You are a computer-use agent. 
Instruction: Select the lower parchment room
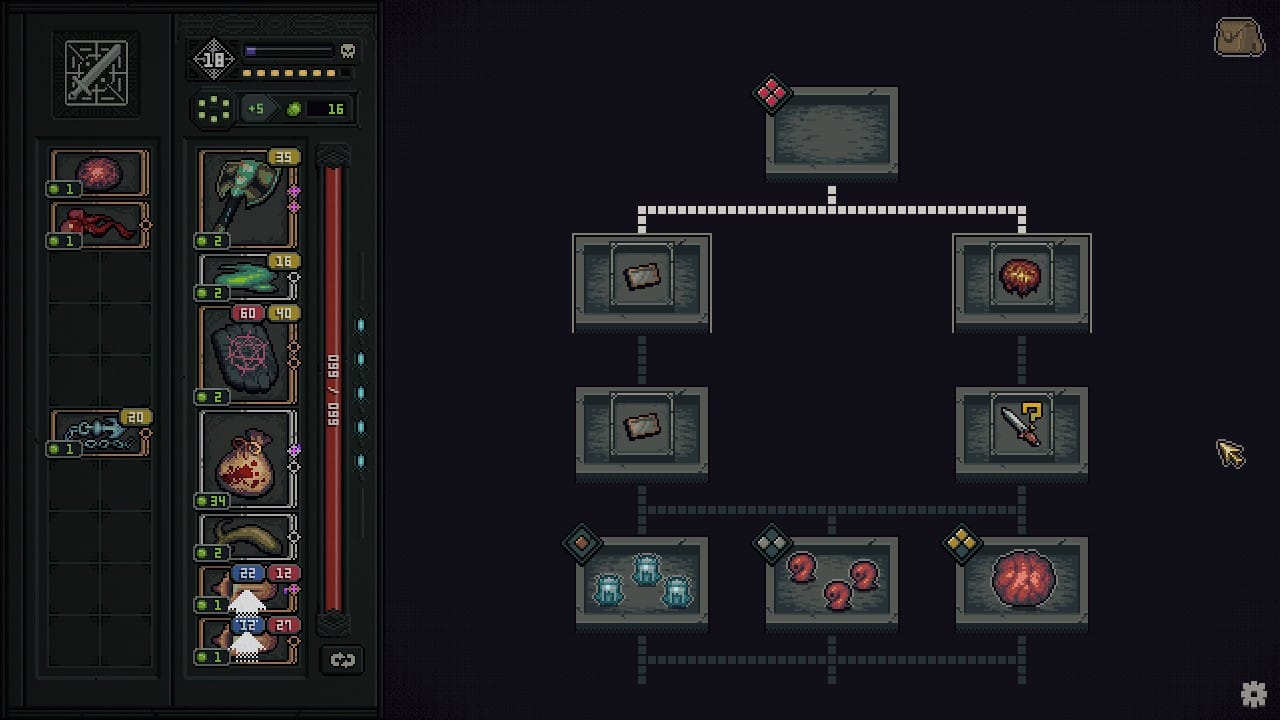pos(642,427)
